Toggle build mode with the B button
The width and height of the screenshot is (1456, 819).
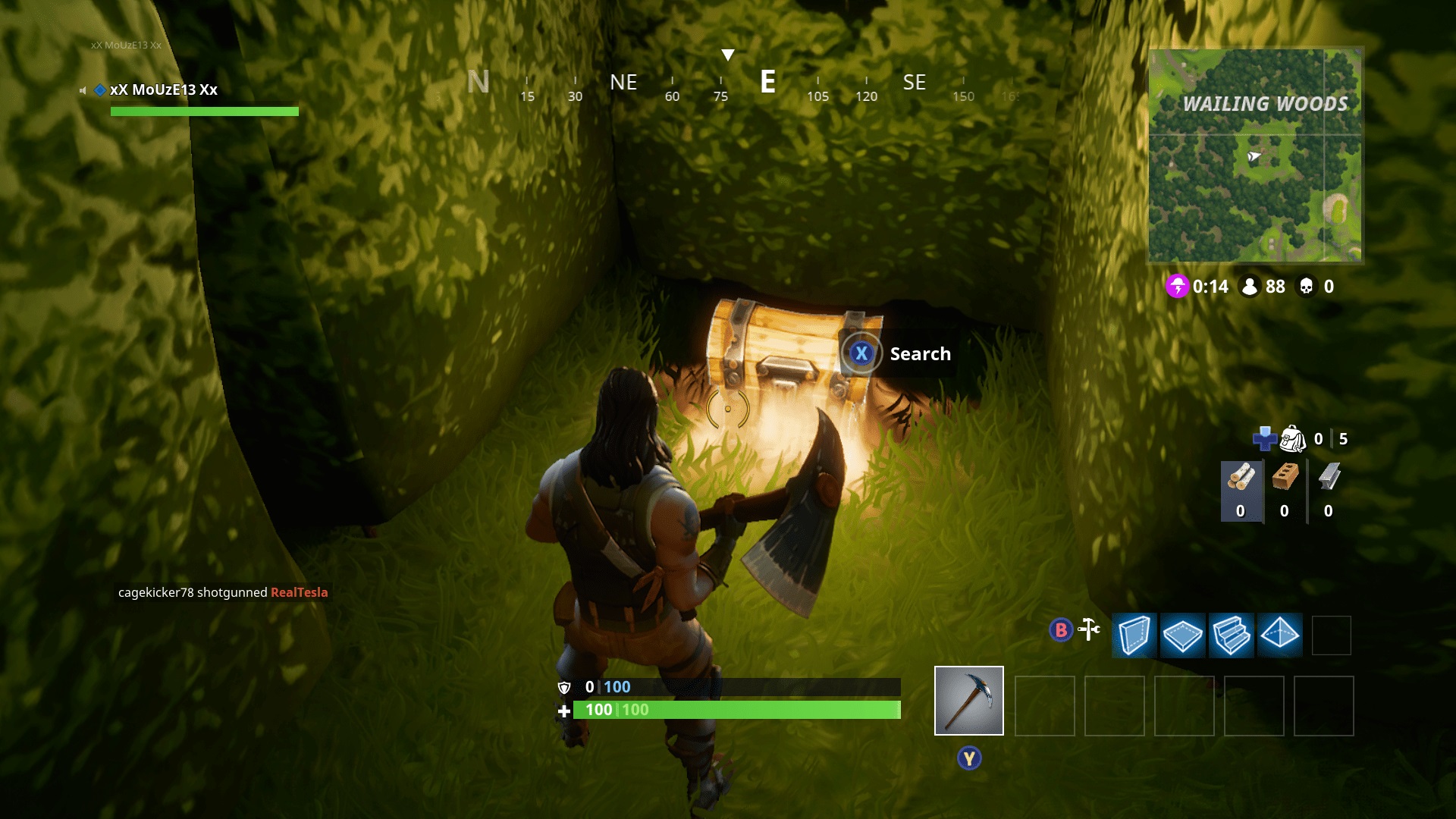point(1059,630)
